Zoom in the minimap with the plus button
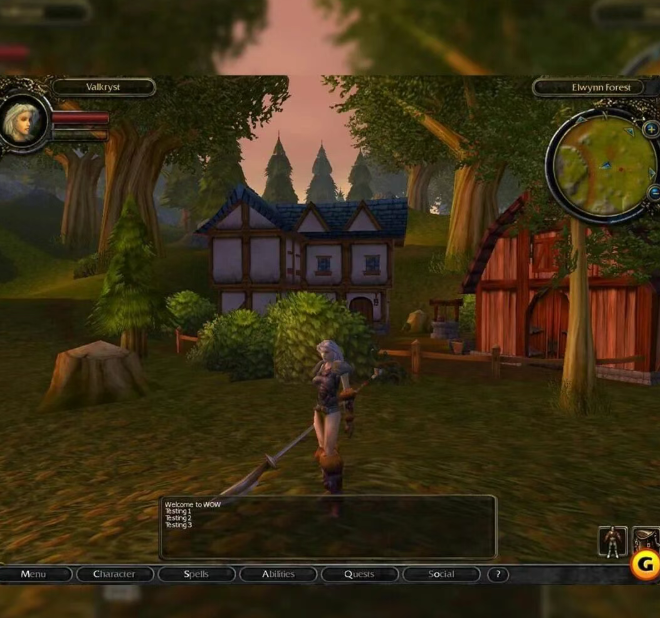This screenshot has width=660, height=618. [x=651, y=129]
